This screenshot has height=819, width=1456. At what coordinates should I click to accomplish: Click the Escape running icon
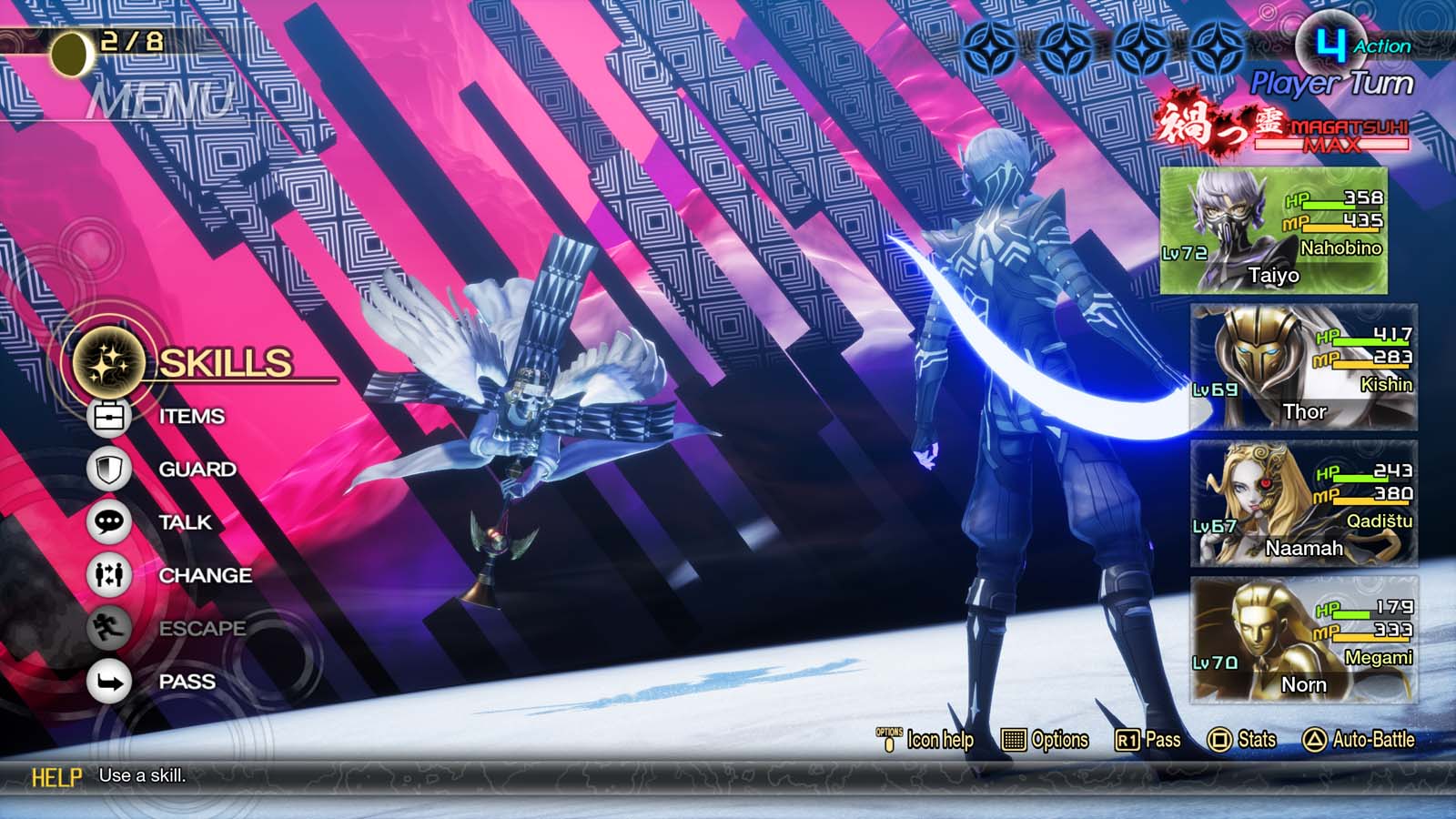[107, 628]
